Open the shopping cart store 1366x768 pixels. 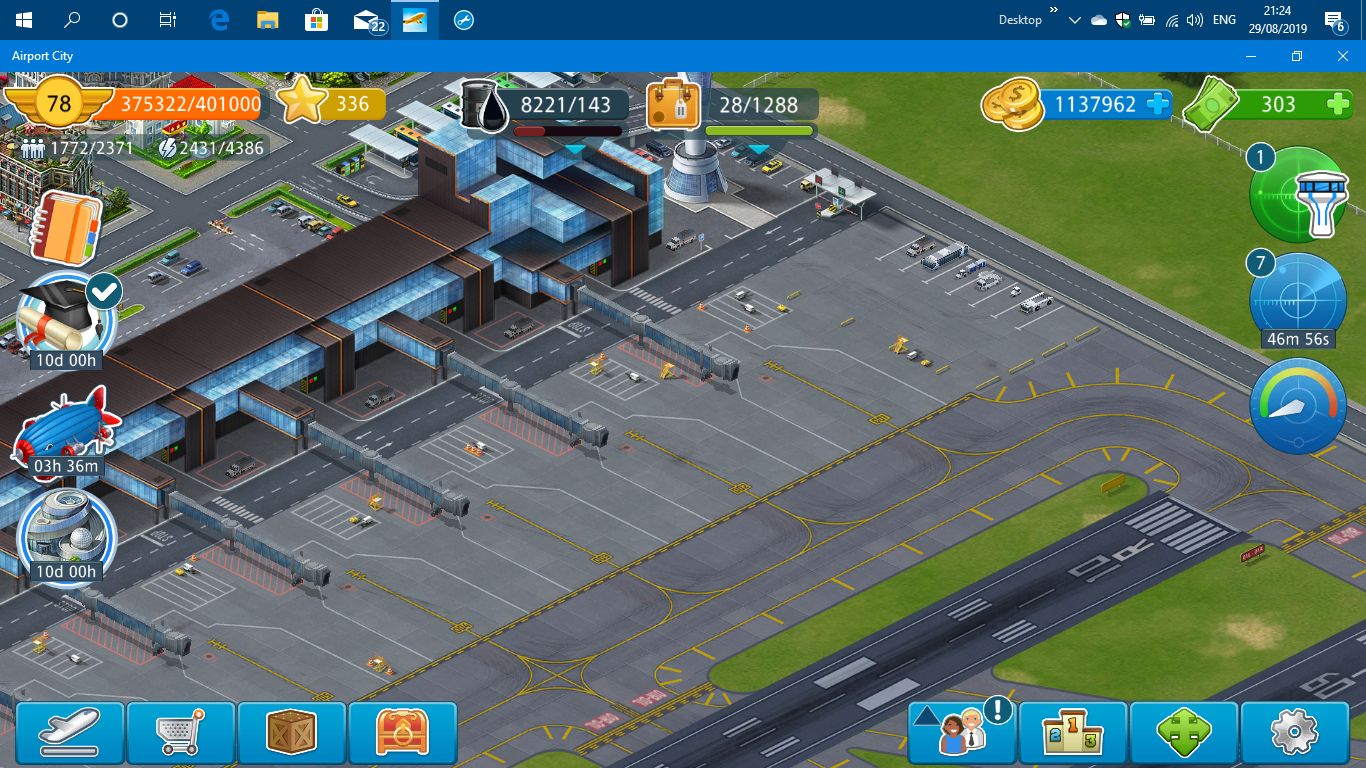tap(181, 732)
